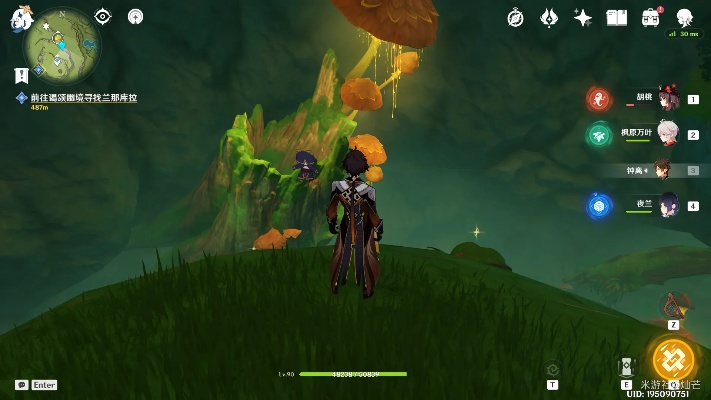Open the backpack inventory icon

[651, 17]
